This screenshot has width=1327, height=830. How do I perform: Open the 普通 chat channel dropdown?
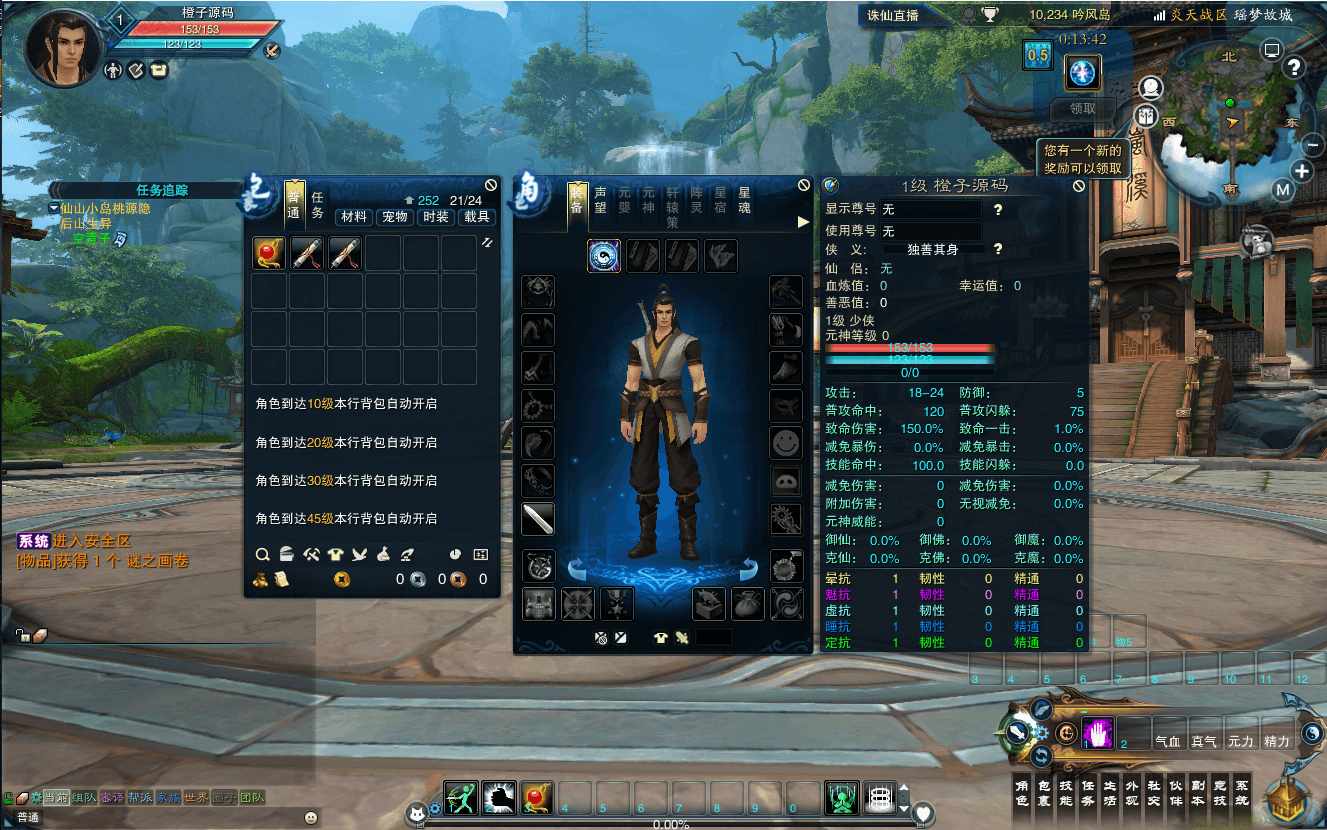27,818
